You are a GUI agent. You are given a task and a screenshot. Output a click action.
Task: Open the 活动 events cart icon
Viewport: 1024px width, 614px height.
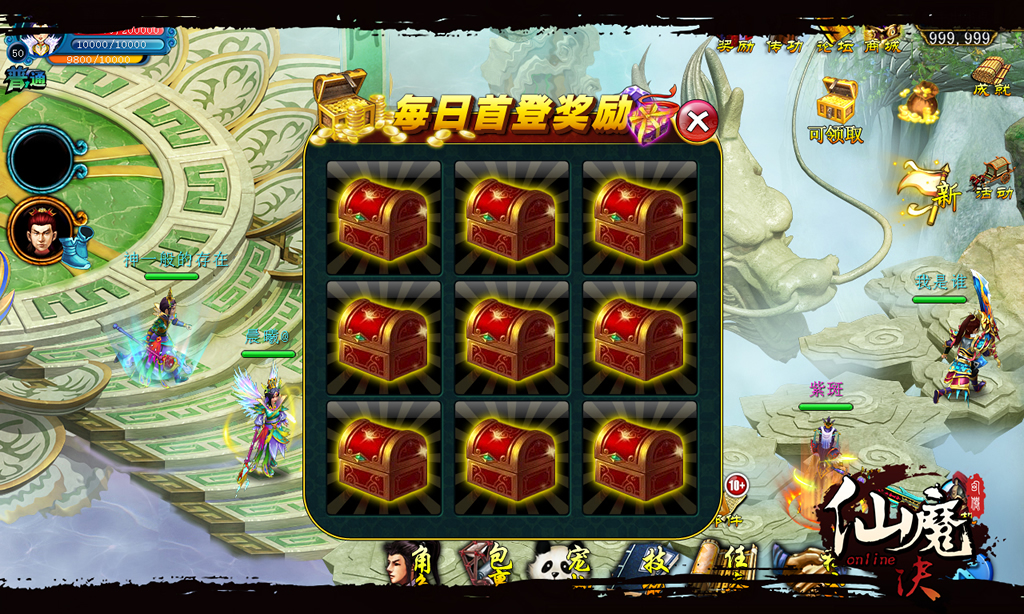(992, 177)
